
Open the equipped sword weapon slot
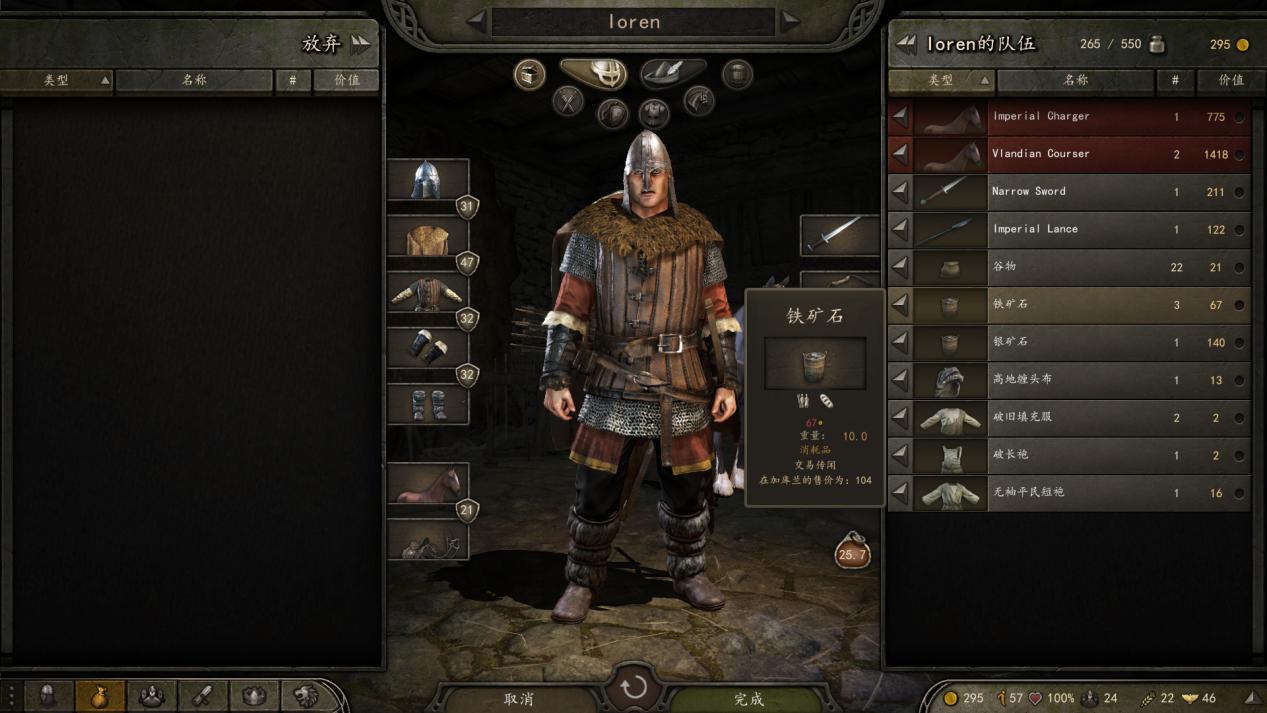point(840,235)
